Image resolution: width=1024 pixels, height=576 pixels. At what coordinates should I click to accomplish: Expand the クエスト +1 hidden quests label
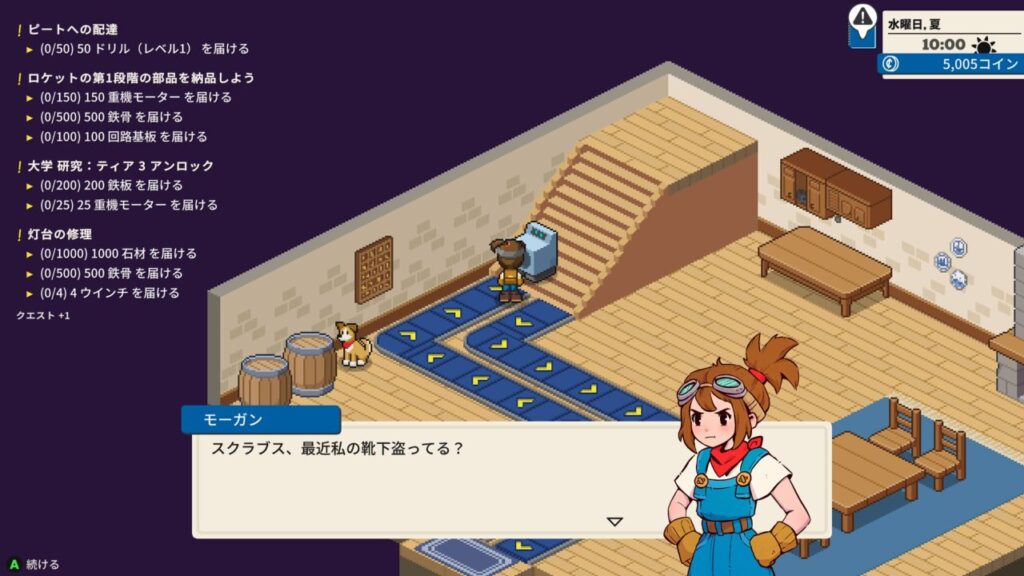43,315
